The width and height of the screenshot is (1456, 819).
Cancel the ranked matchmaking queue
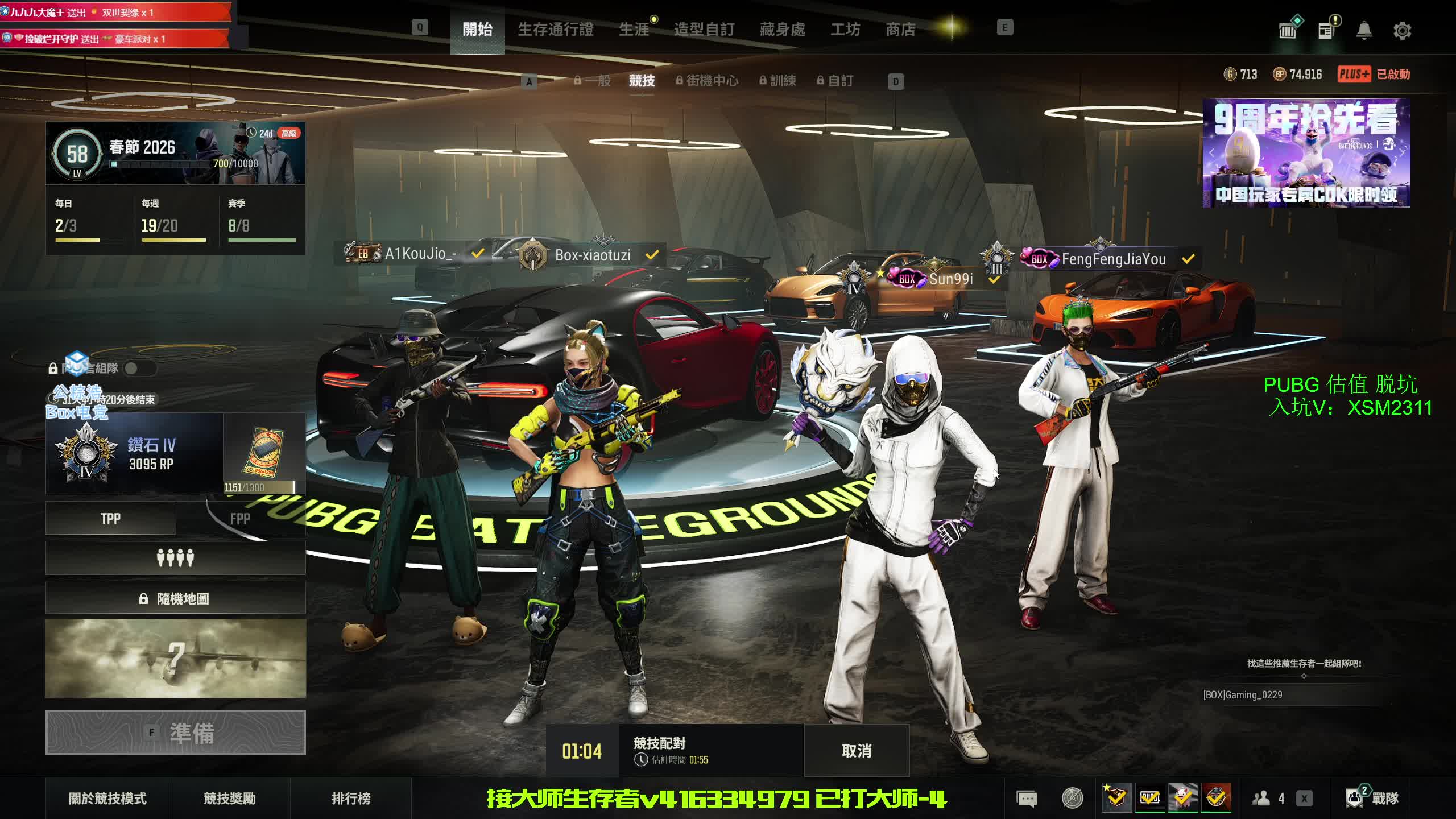click(856, 751)
